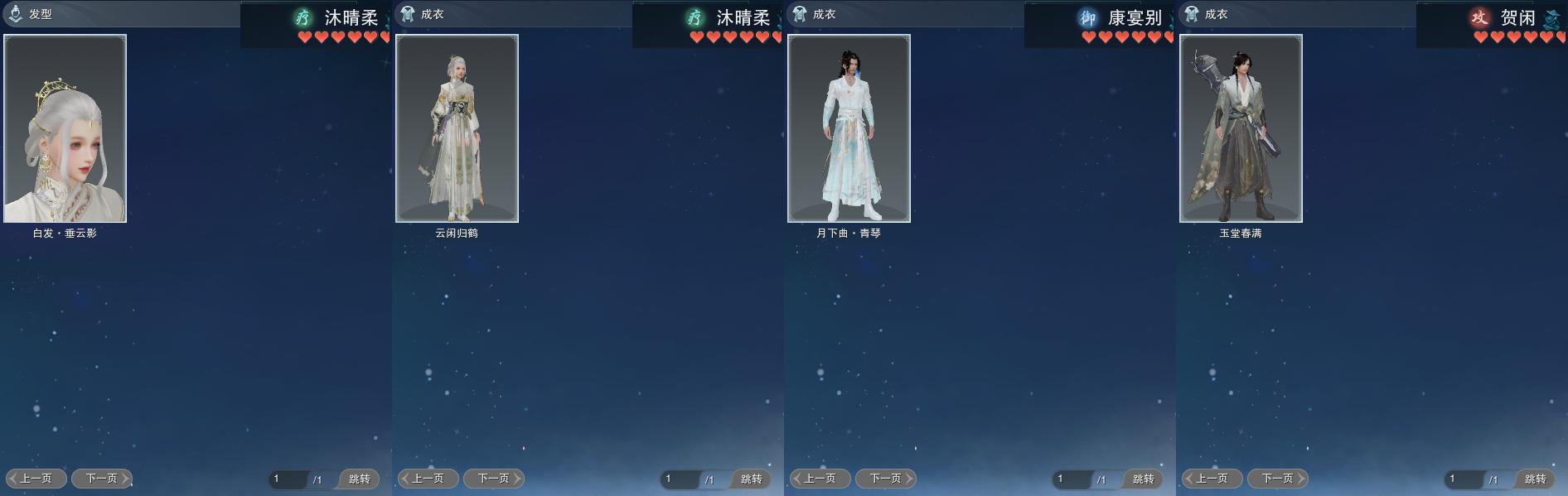Click 下一页 in the 发型 hairstyle panel
The image size is (1568, 496).
102,479
